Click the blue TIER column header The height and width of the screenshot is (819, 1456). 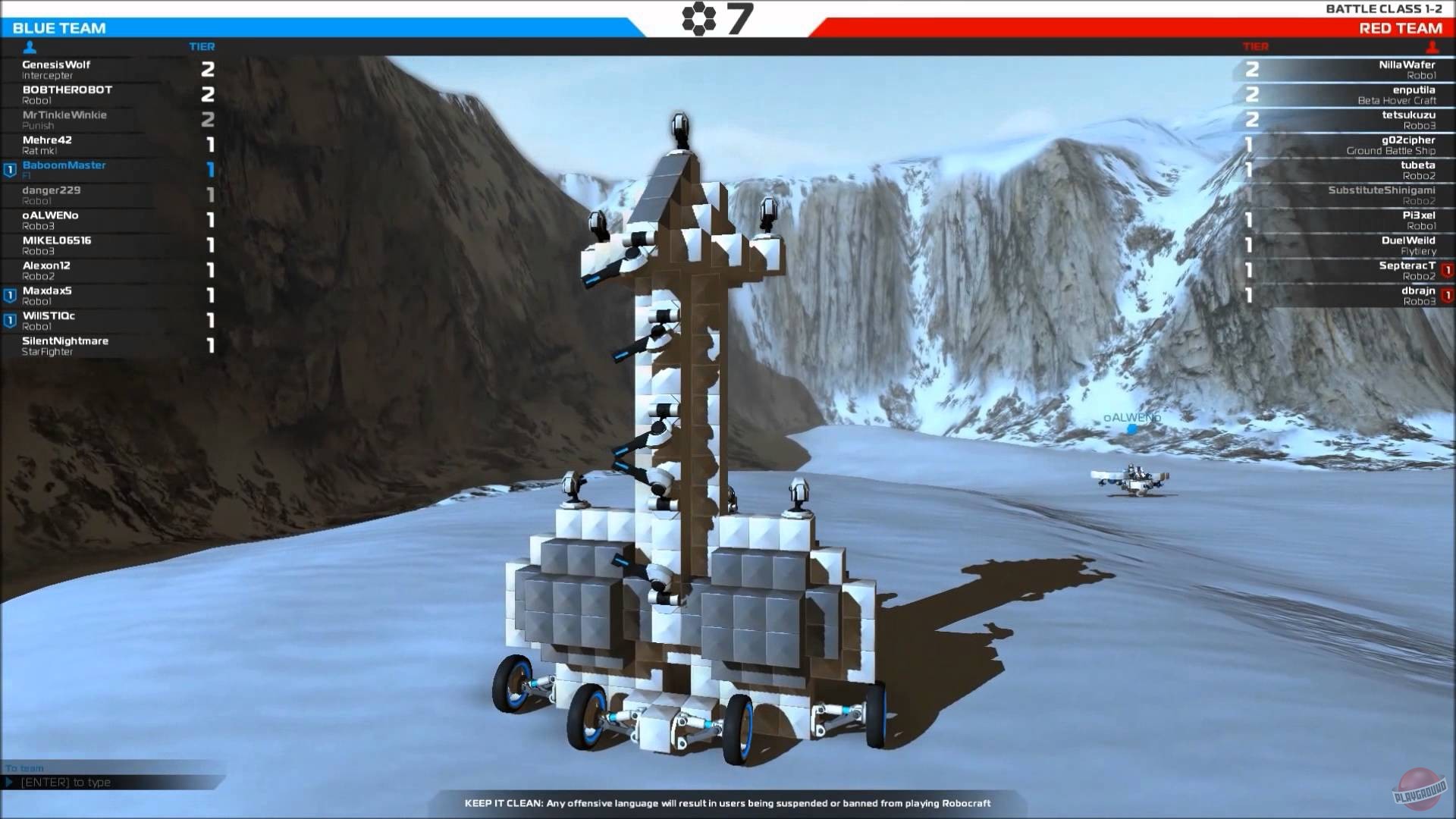[201, 46]
